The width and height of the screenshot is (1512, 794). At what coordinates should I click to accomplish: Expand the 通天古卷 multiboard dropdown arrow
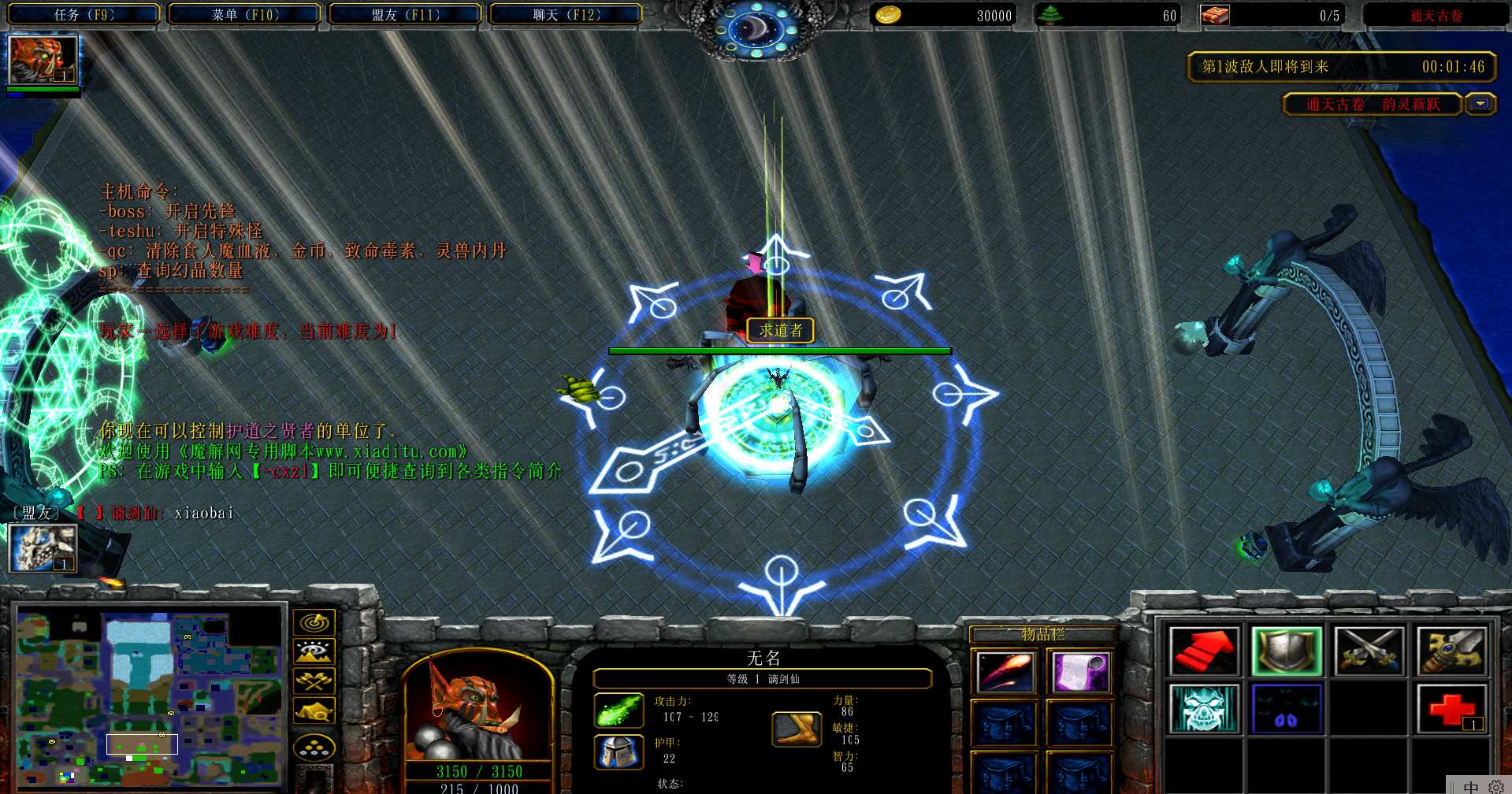coord(1480,104)
